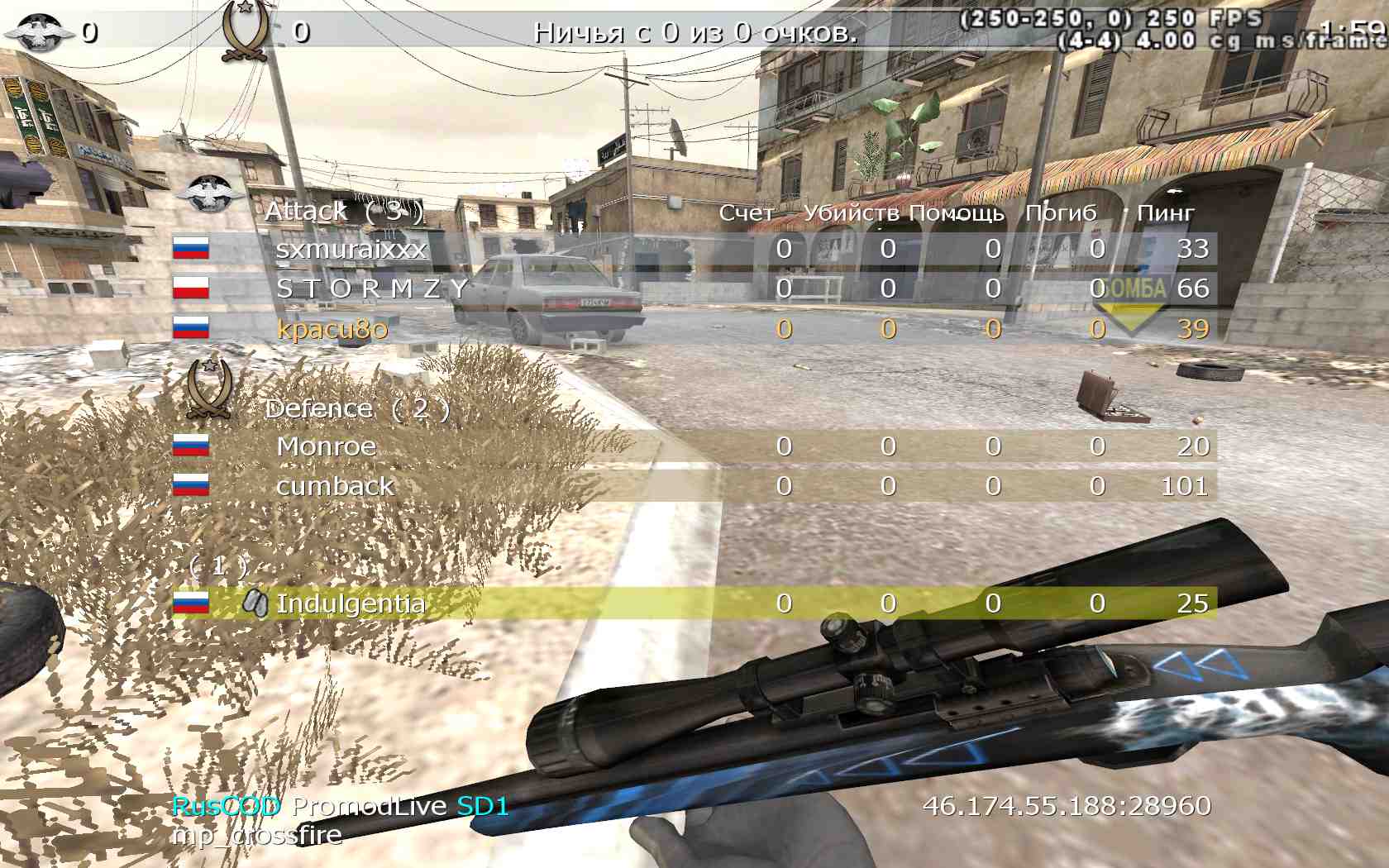Select spectator Indulgentia's row

[x=351, y=603]
